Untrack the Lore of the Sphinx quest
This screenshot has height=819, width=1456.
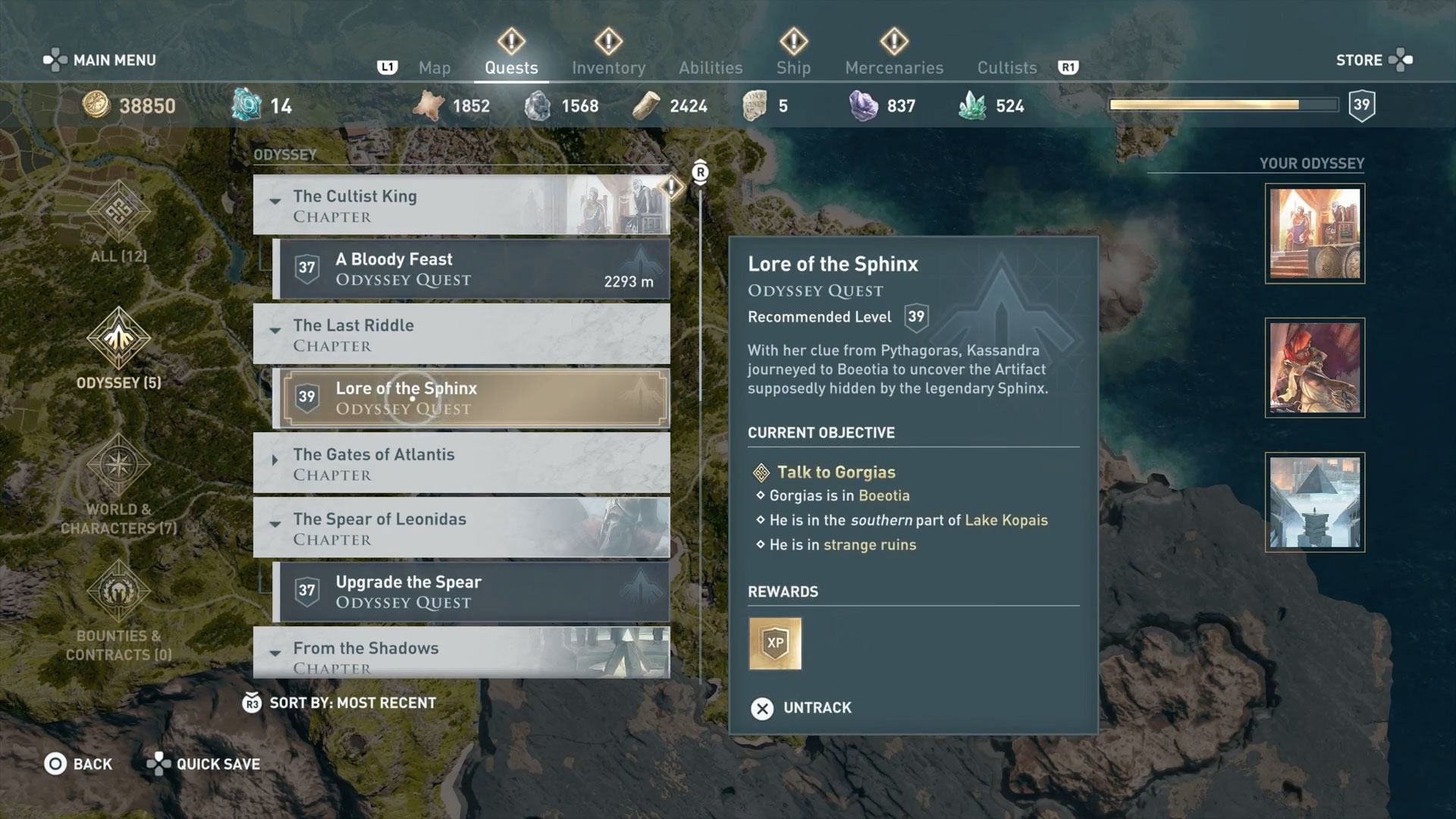coord(802,708)
